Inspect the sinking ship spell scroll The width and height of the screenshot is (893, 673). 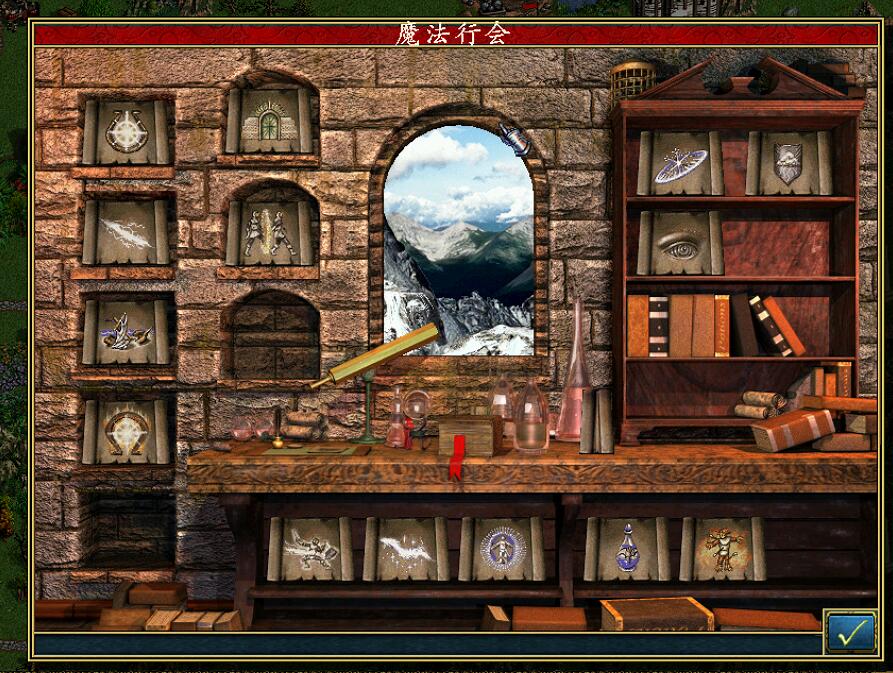coord(126,331)
